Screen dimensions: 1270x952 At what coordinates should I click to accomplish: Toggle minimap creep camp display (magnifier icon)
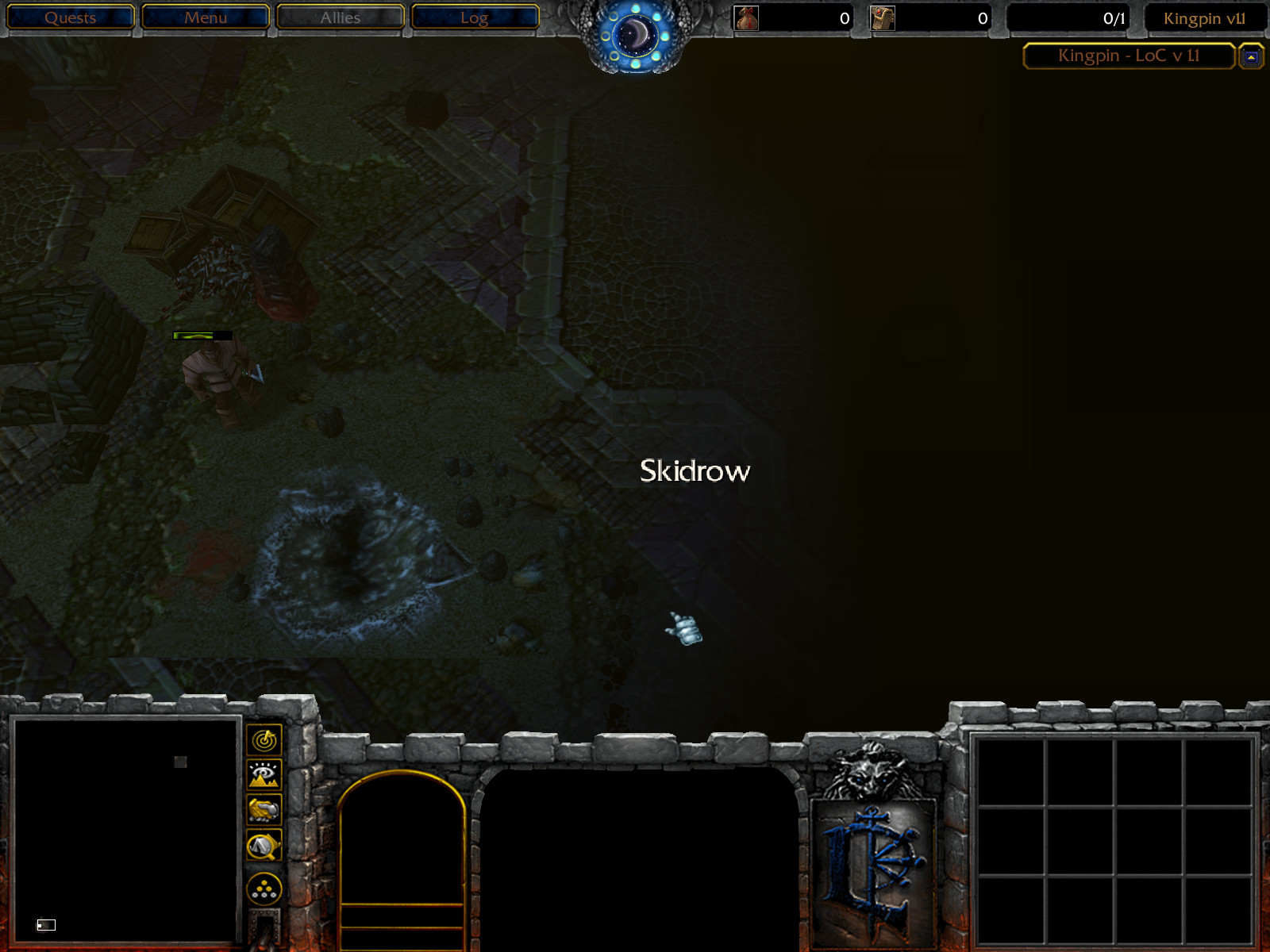coord(264,846)
